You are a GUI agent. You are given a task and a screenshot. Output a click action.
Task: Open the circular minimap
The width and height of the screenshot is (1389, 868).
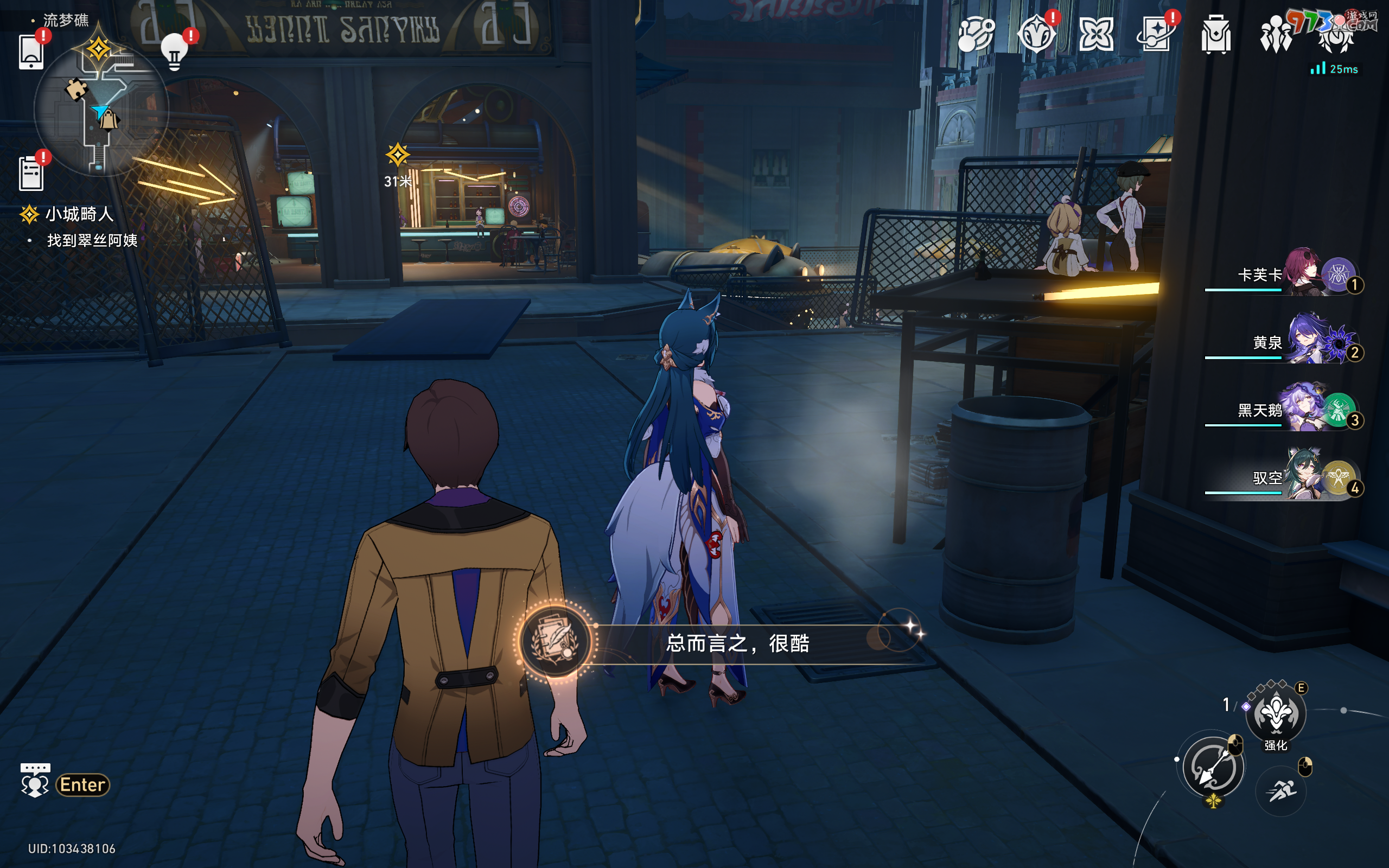[x=101, y=110]
